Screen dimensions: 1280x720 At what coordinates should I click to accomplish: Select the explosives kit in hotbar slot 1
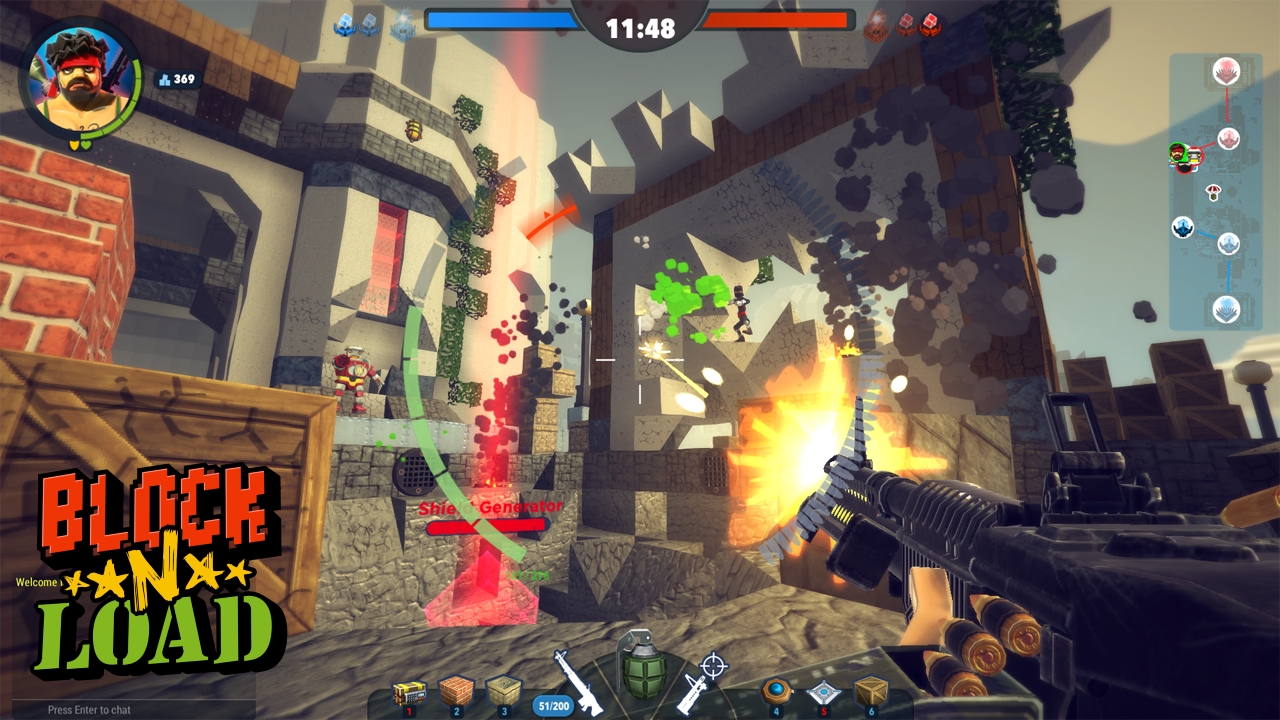pyautogui.click(x=408, y=694)
